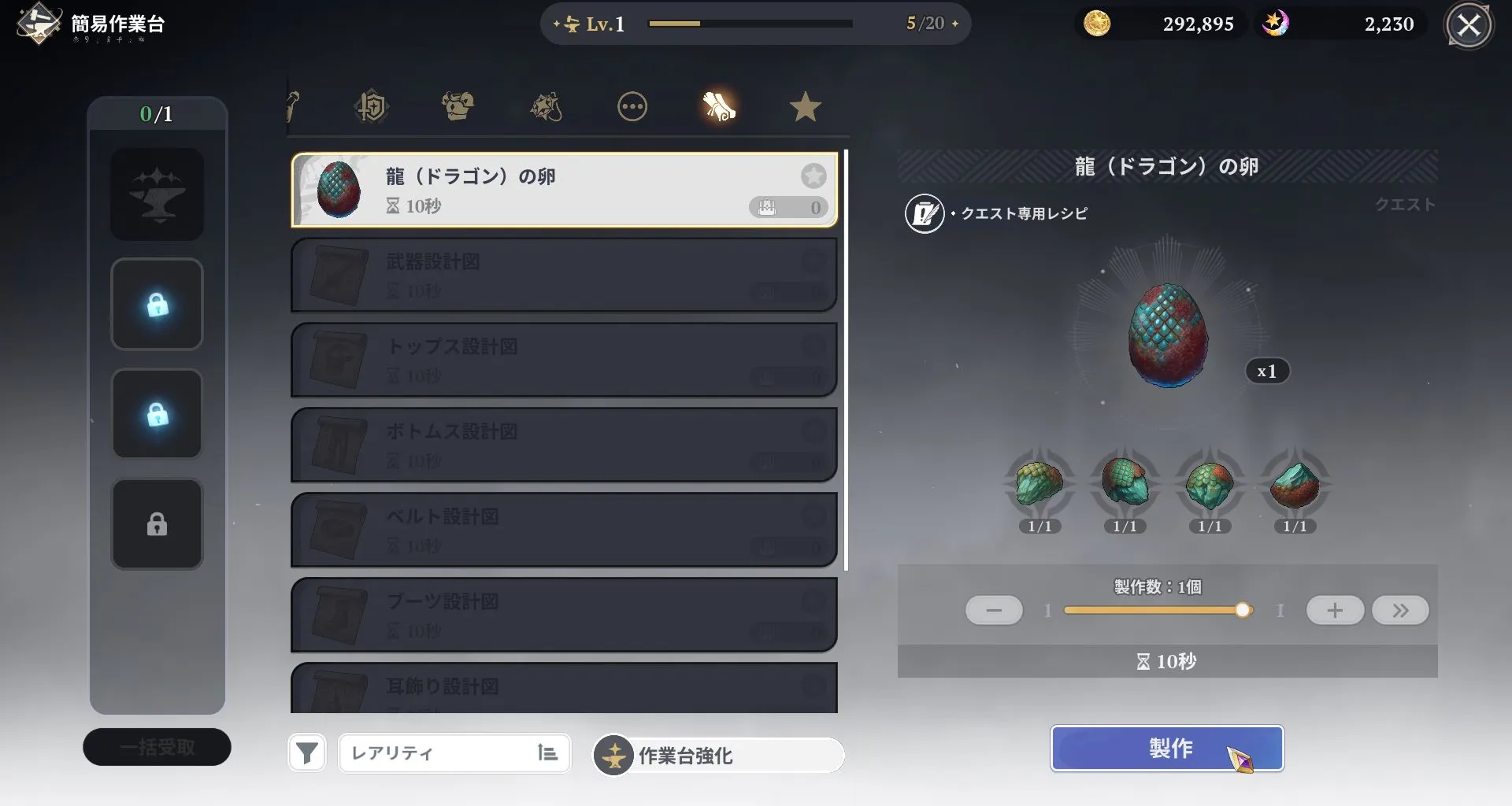Open the miscellaneous '...' recipe category
The image size is (1512, 806).
click(633, 106)
